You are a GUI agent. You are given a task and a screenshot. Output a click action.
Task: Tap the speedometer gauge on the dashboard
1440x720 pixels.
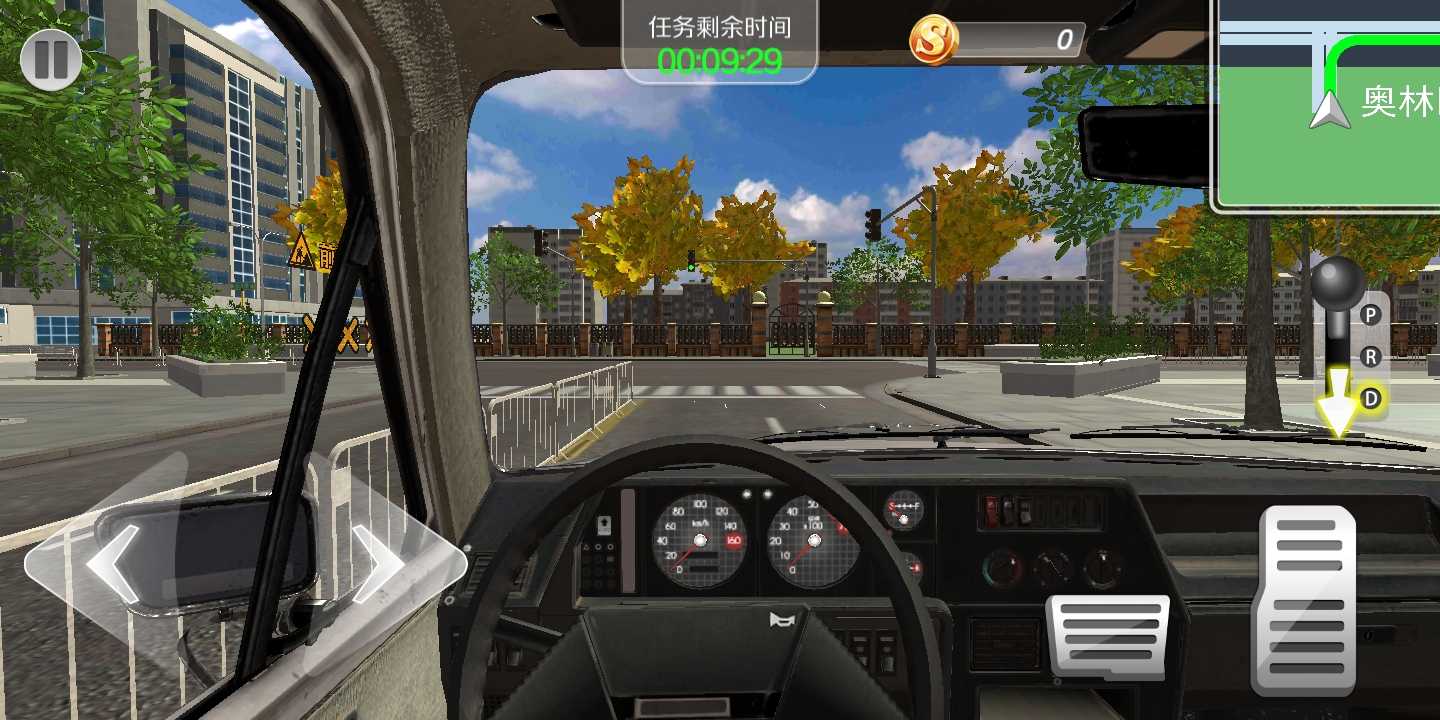700,540
